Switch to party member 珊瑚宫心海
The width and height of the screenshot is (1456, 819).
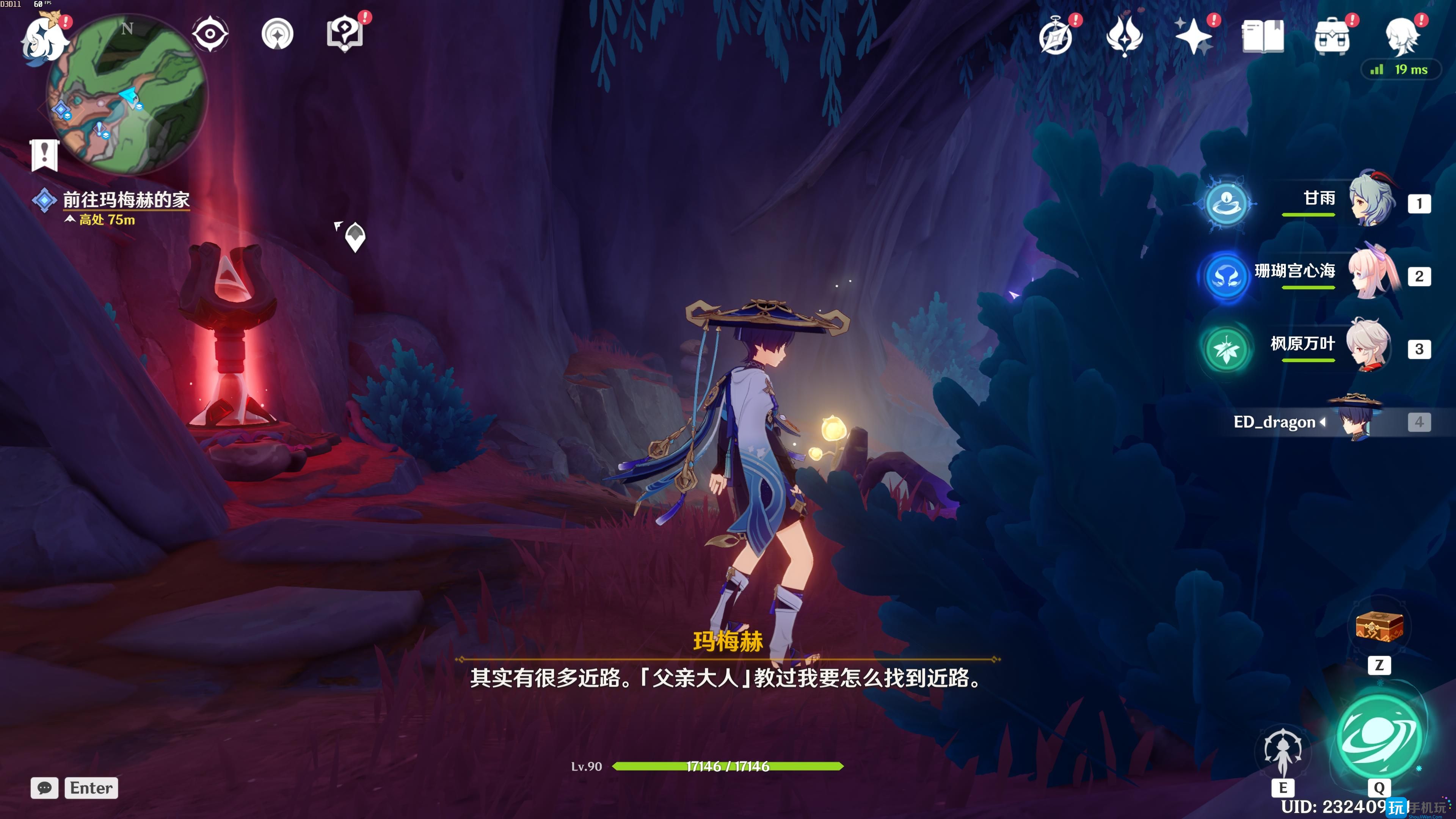tap(1370, 273)
